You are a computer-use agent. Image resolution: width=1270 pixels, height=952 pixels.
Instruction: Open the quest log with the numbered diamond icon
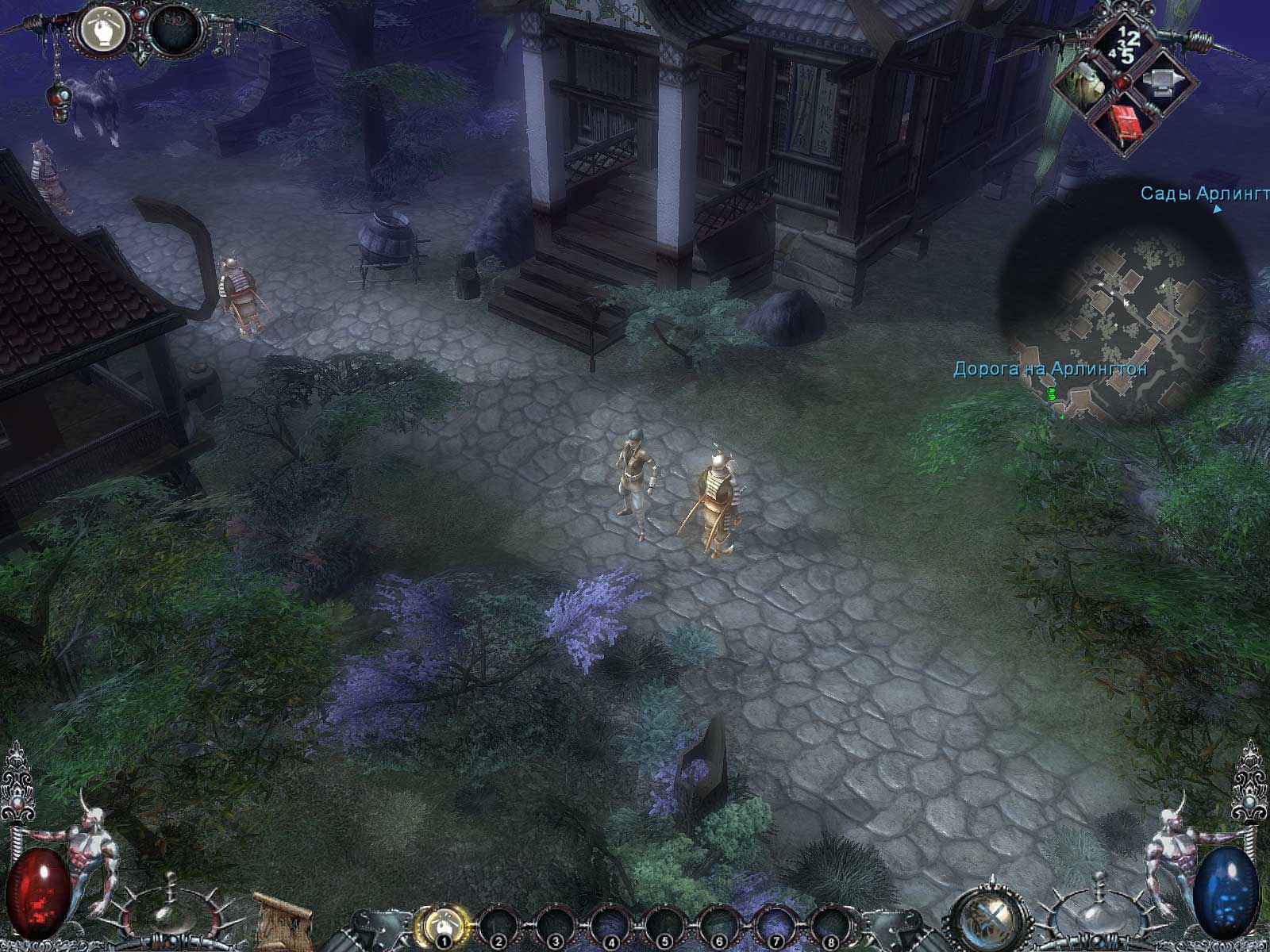point(1124,44)
